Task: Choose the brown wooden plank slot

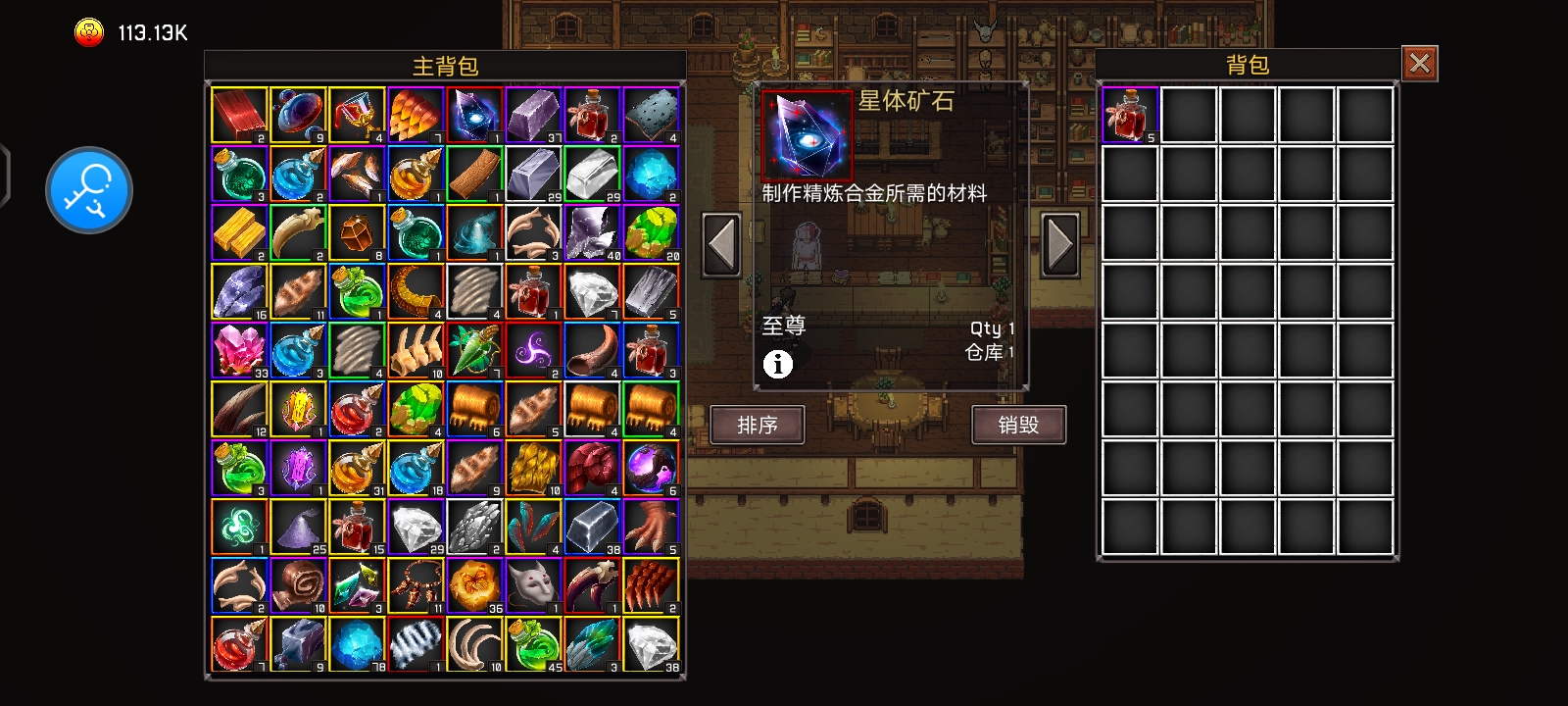Action: tap(474, 174)
